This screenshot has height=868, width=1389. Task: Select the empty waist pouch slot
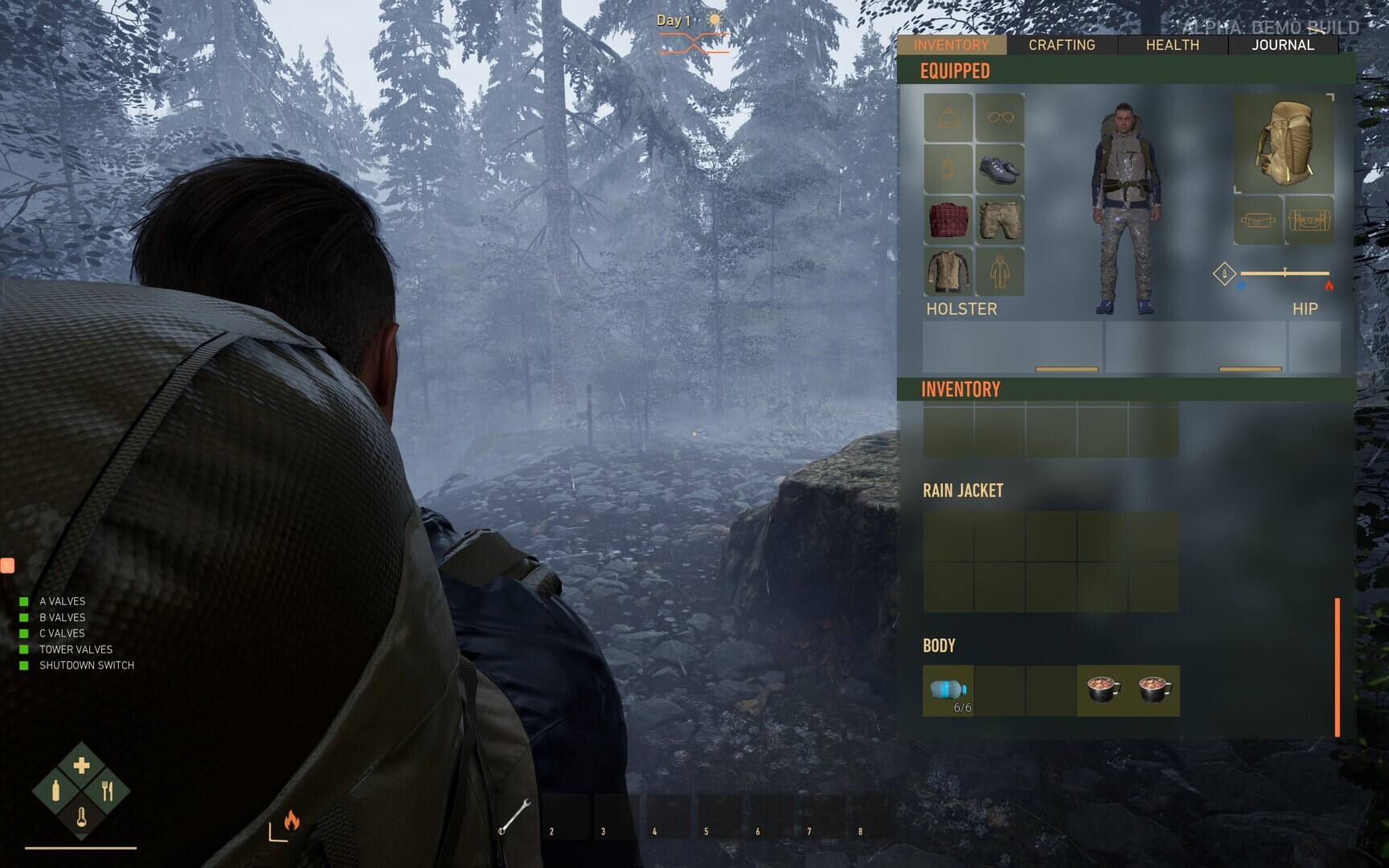(x=1258, y=219)
